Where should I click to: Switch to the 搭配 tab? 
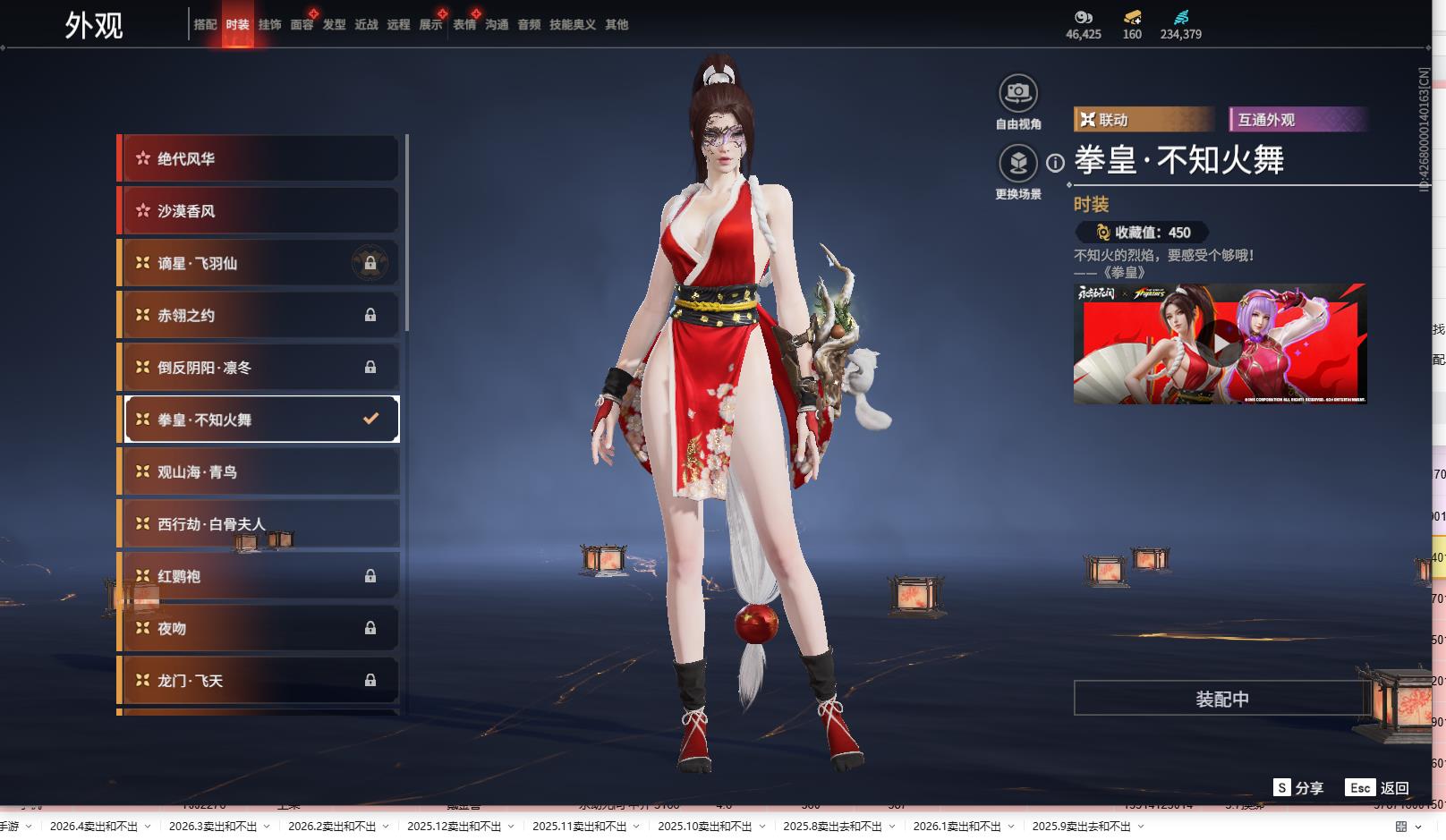(x=205, y=25)
